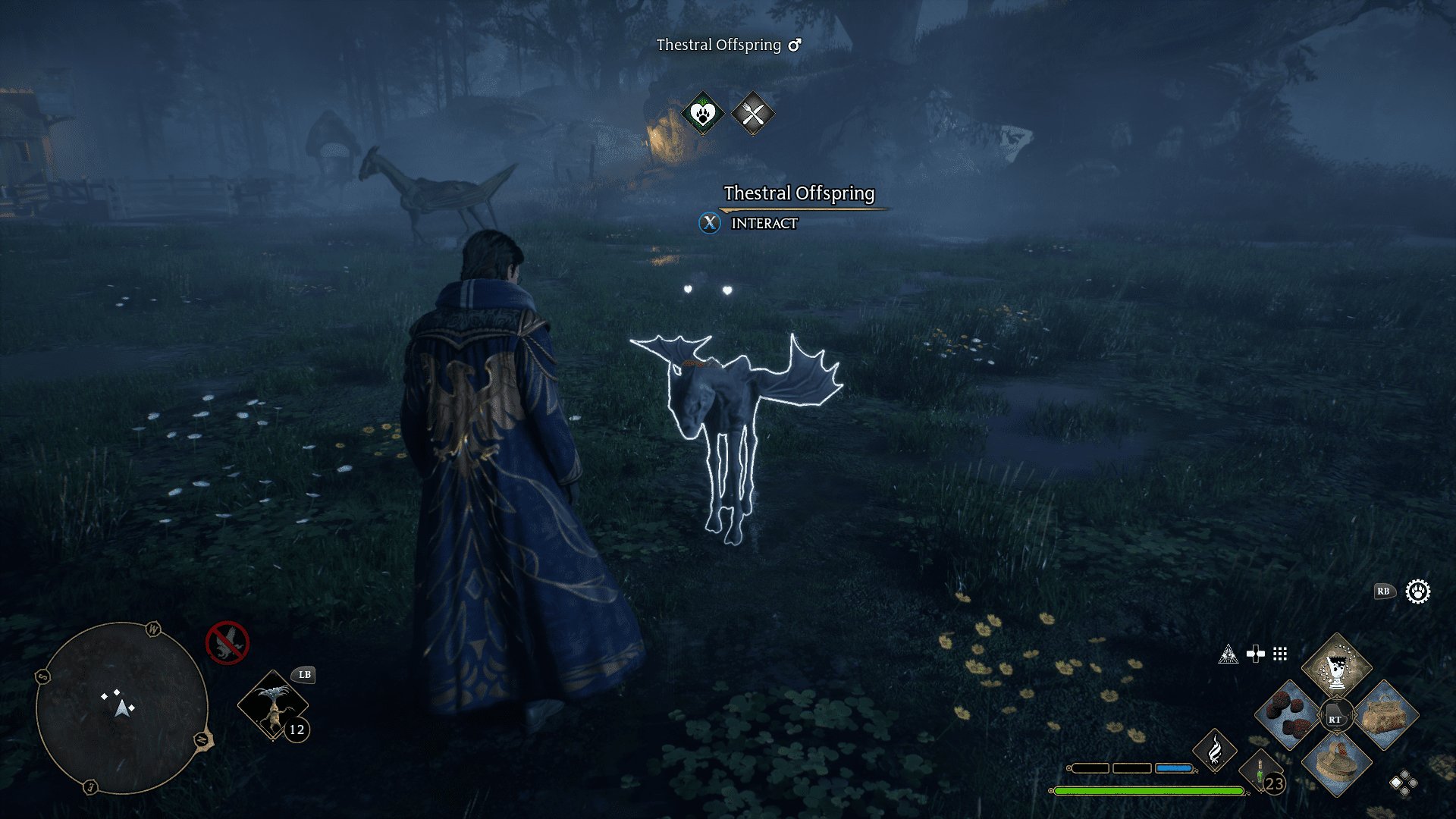Select the brush item in the item wheel
Viewport: 1456px width, 819px height.
coord(1338,766)
